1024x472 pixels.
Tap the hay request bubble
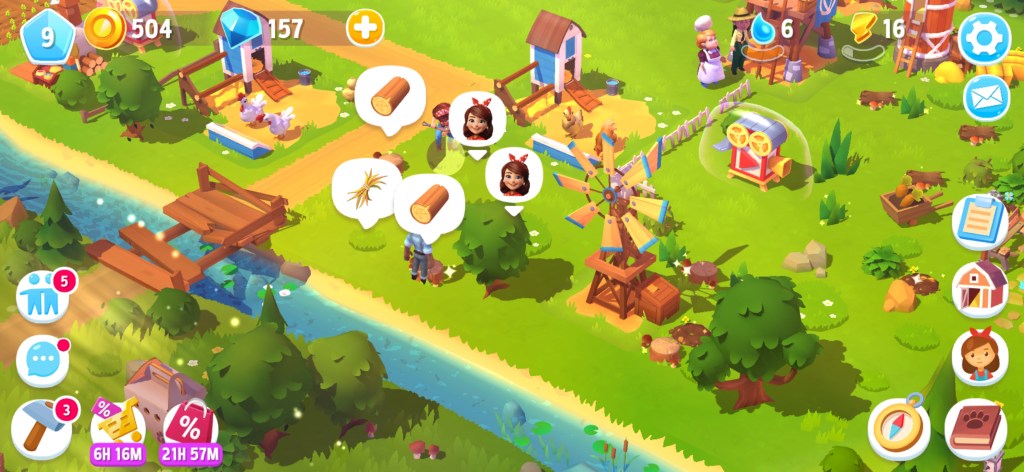coord(366,187)
